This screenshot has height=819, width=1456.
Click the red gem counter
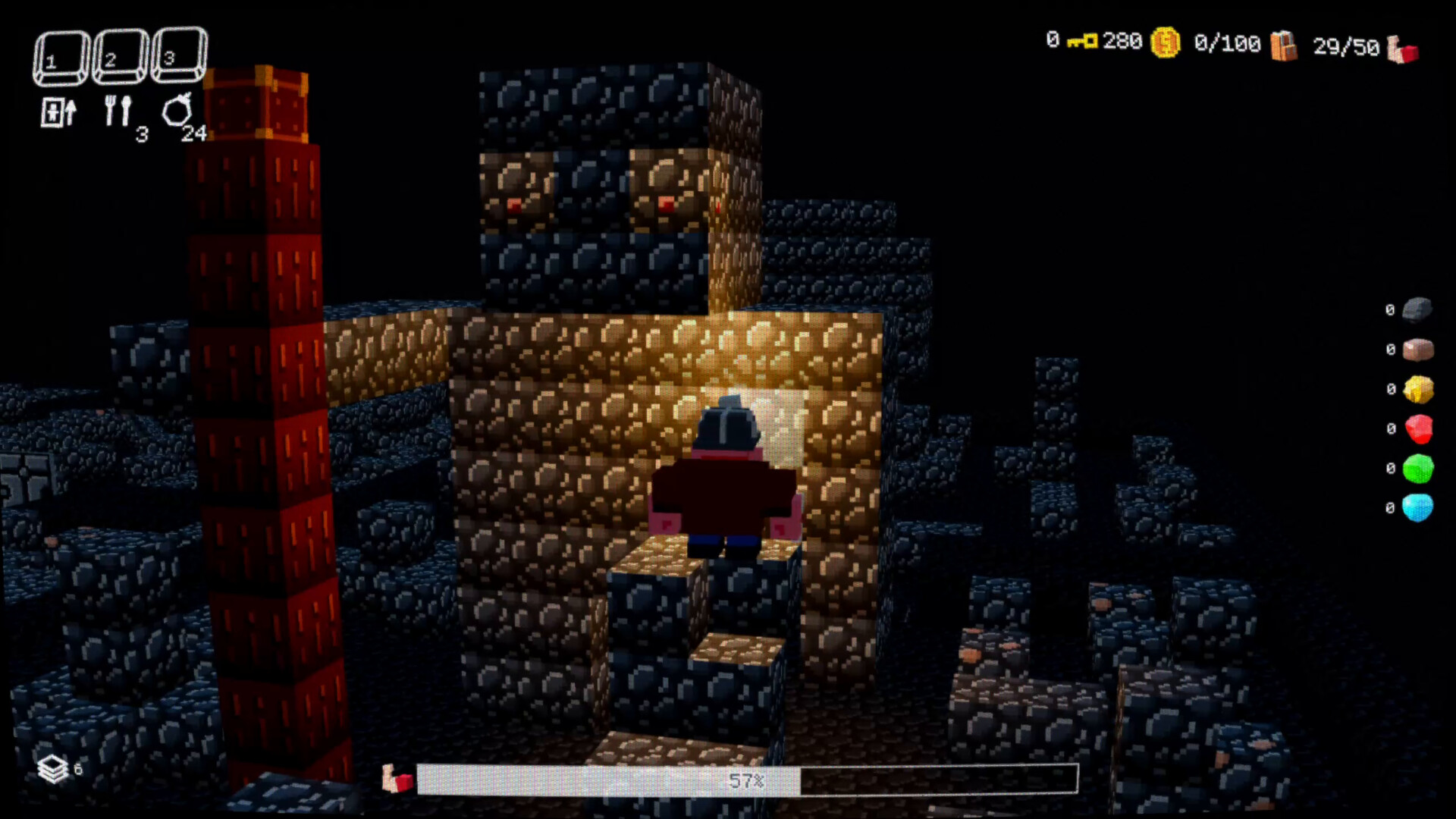pyautogui.click(x=1420, y=428)
